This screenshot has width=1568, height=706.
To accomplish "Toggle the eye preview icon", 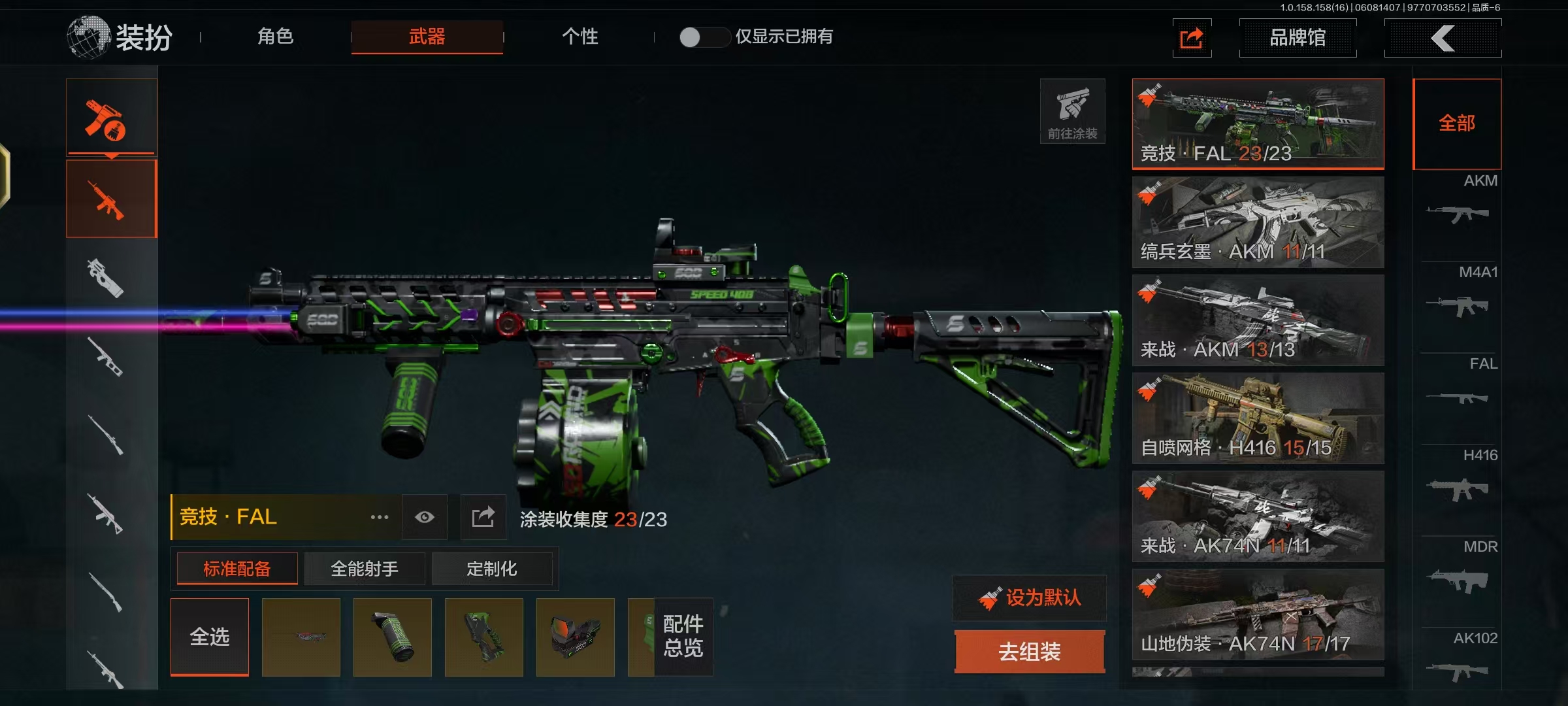I will [425, 518].
